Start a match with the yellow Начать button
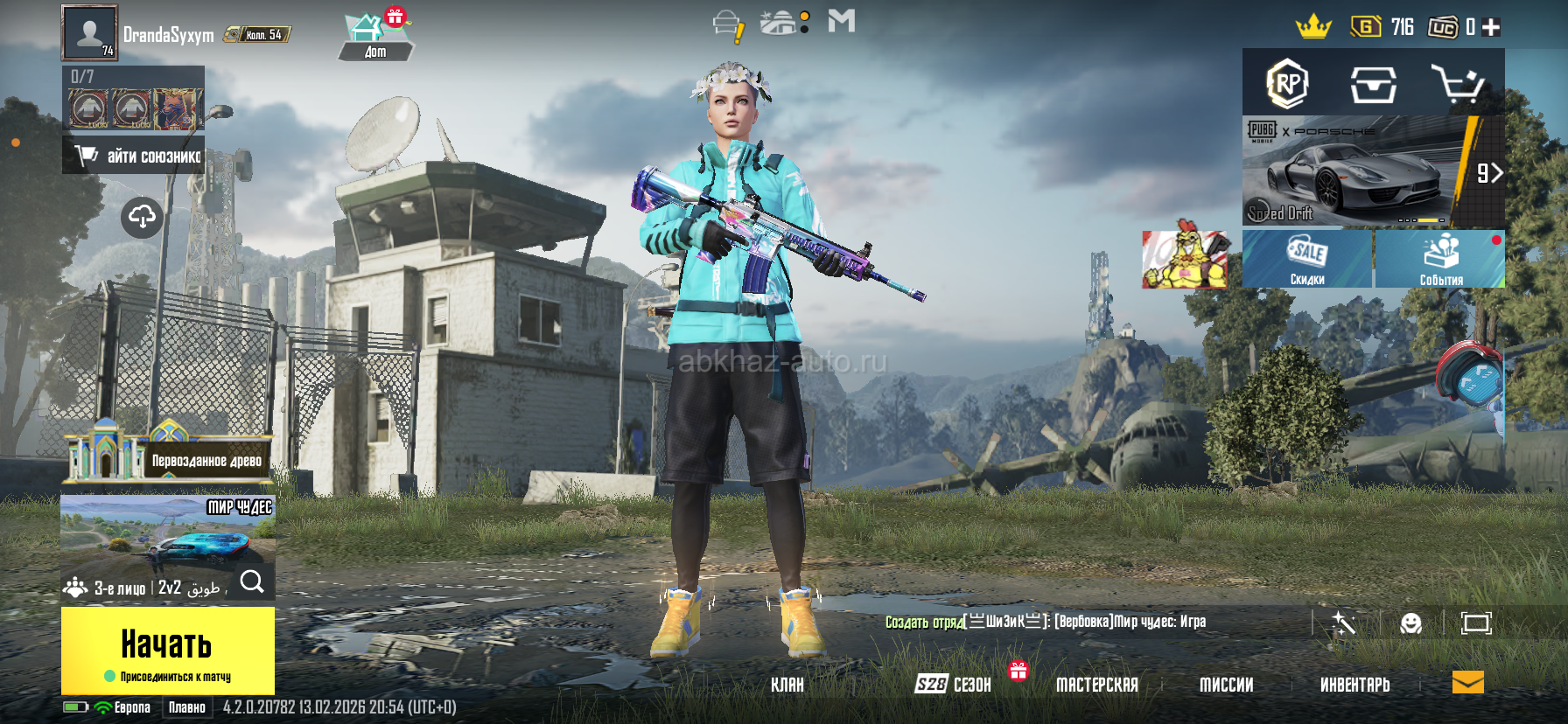 pyautogui.click(x=167, y=649)
